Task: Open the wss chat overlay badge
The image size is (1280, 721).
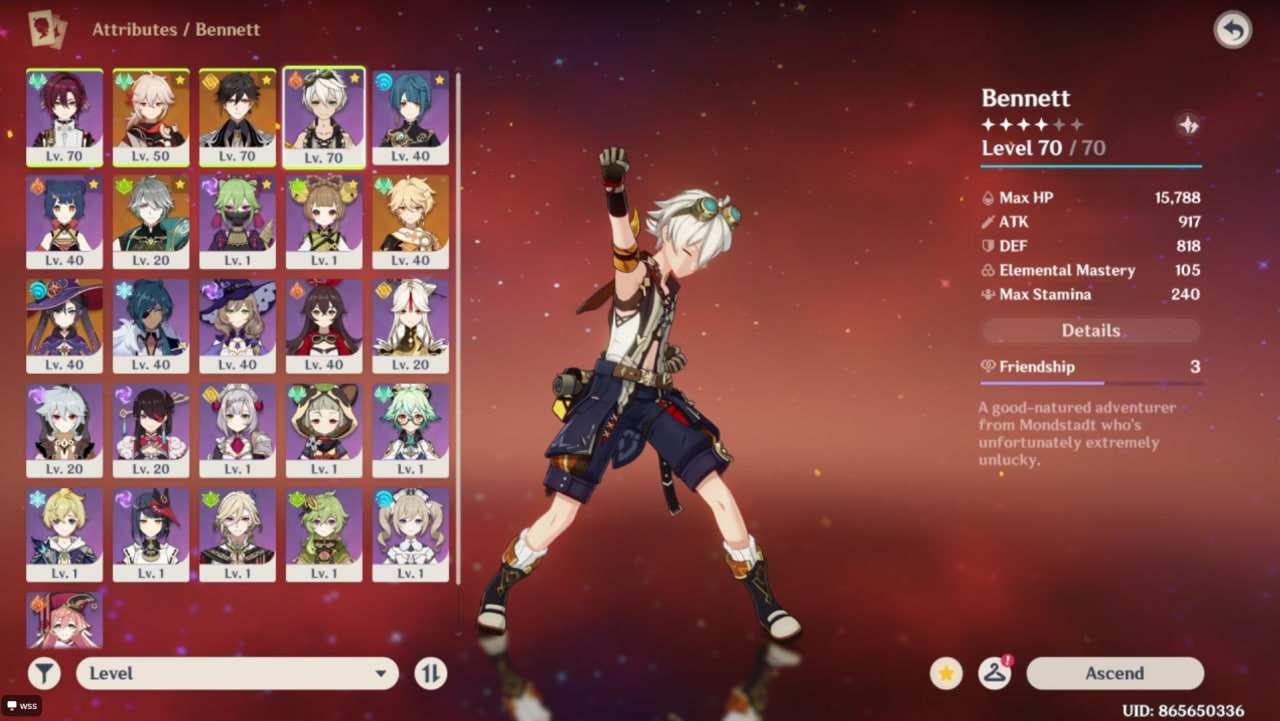Action: [21, 706]
